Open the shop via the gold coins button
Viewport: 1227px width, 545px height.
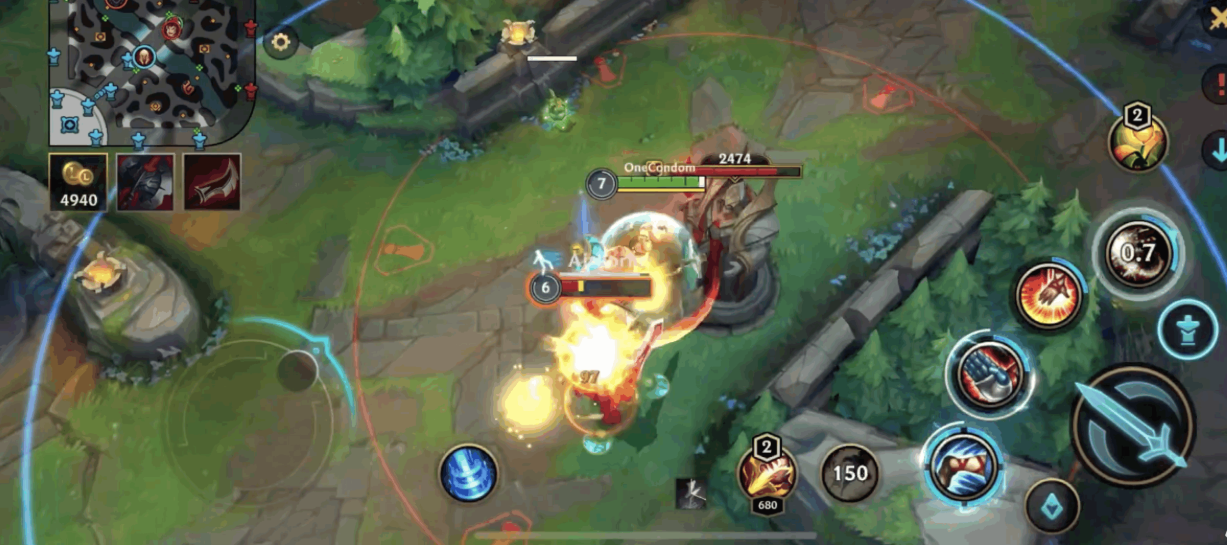point(78,182)
